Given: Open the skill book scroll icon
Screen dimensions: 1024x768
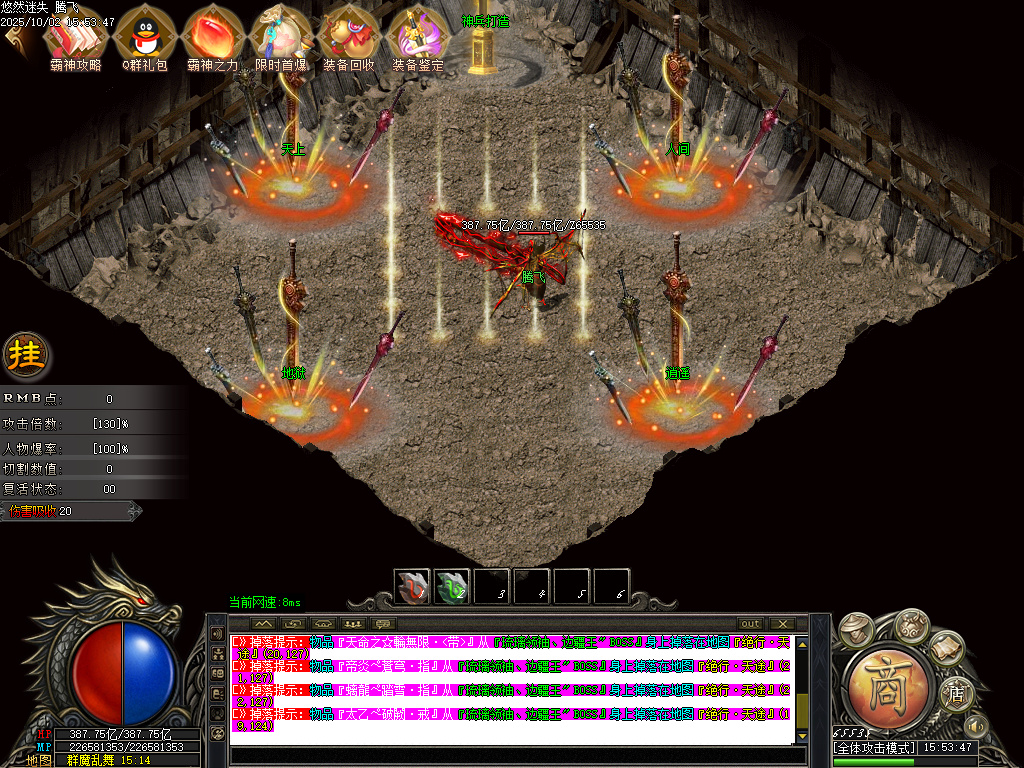Looking at the screenshot, I should pyautogui.click(x=946, y=648).
